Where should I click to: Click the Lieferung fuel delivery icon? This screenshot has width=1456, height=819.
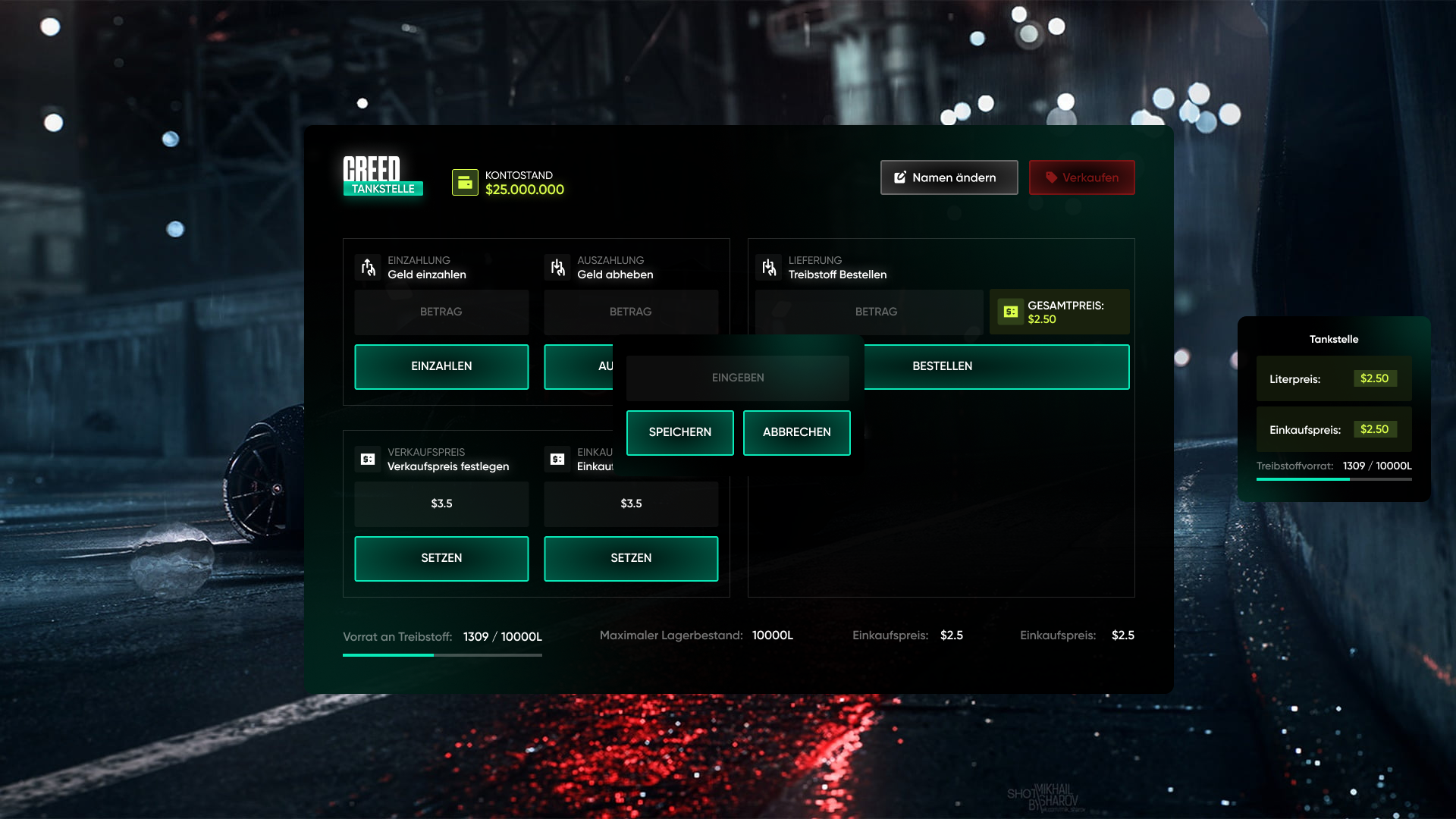[770, 267]
